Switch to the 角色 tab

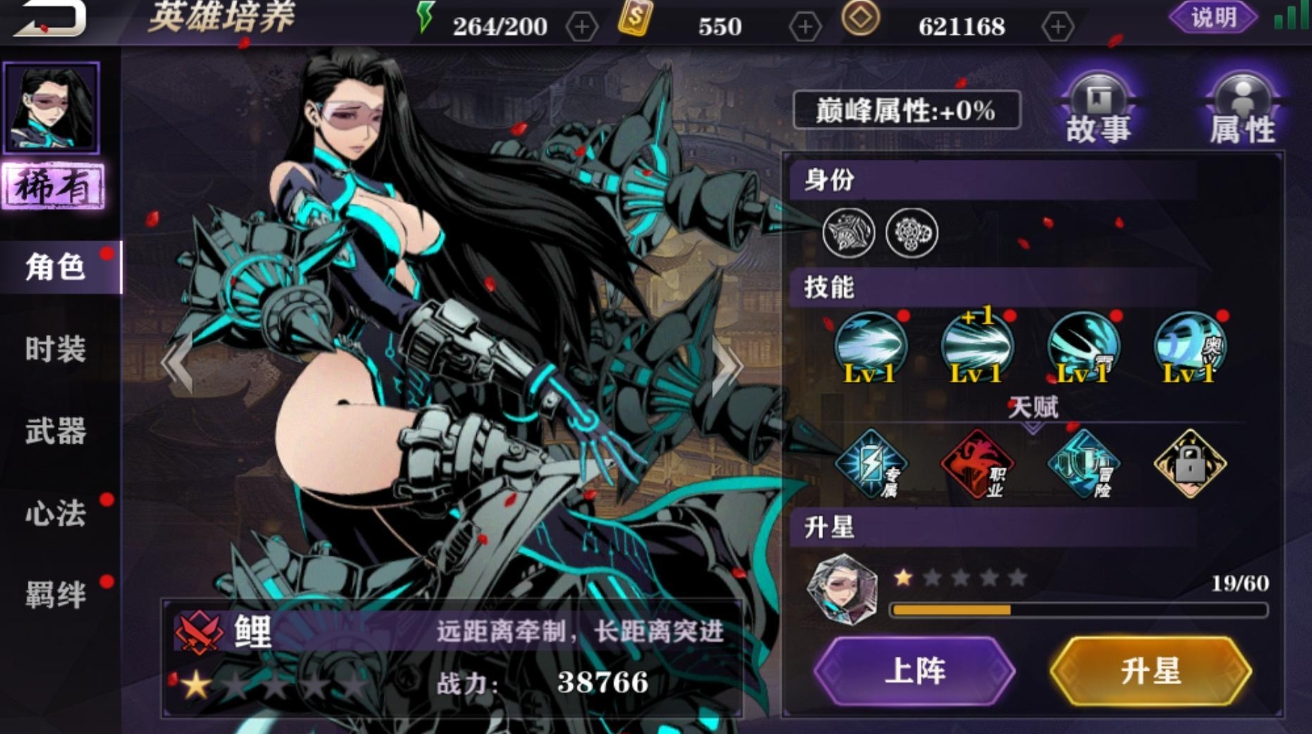(56, 267)
